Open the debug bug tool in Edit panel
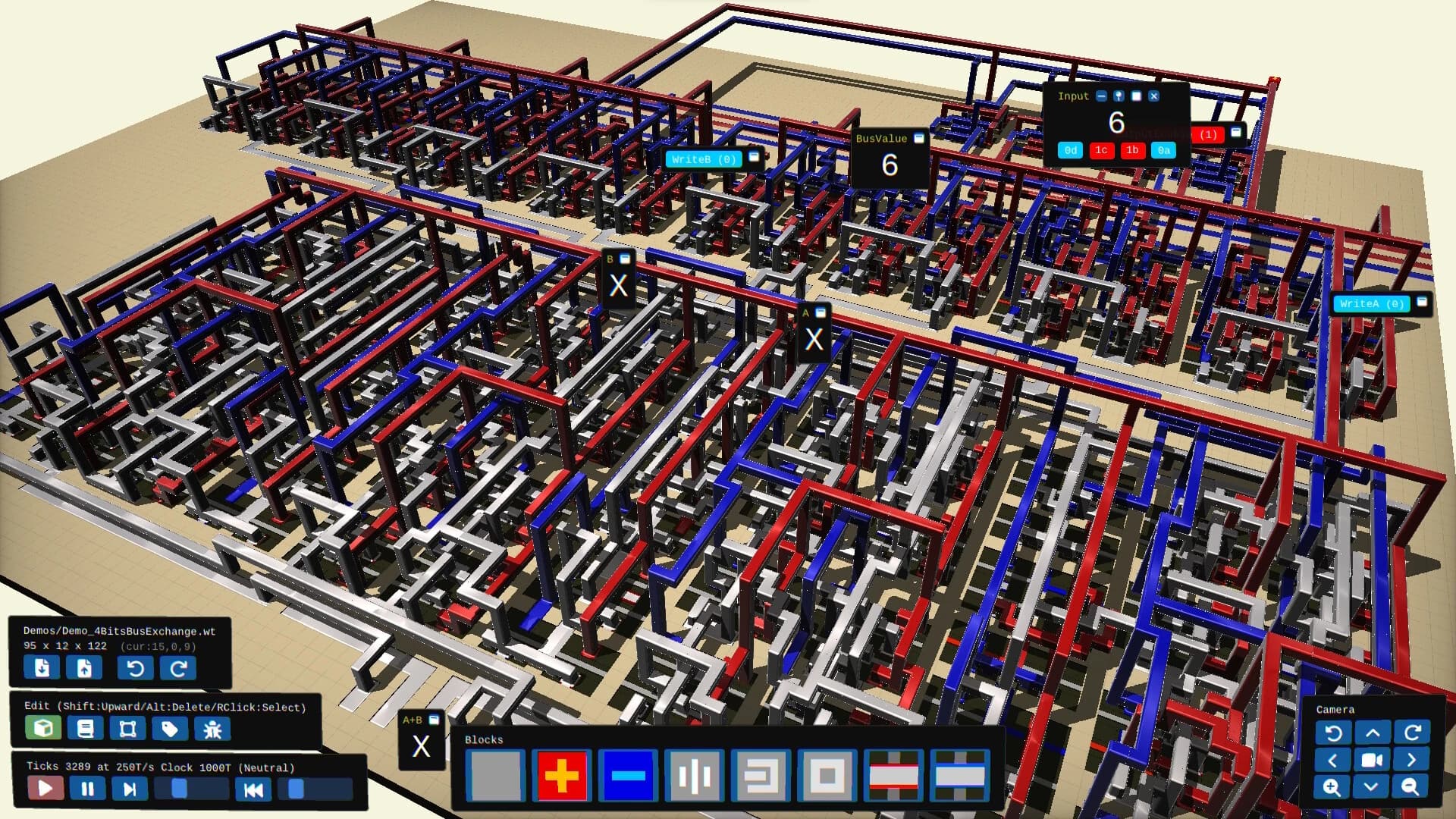This screenshot has height=819, width=1456. (213, 728)
